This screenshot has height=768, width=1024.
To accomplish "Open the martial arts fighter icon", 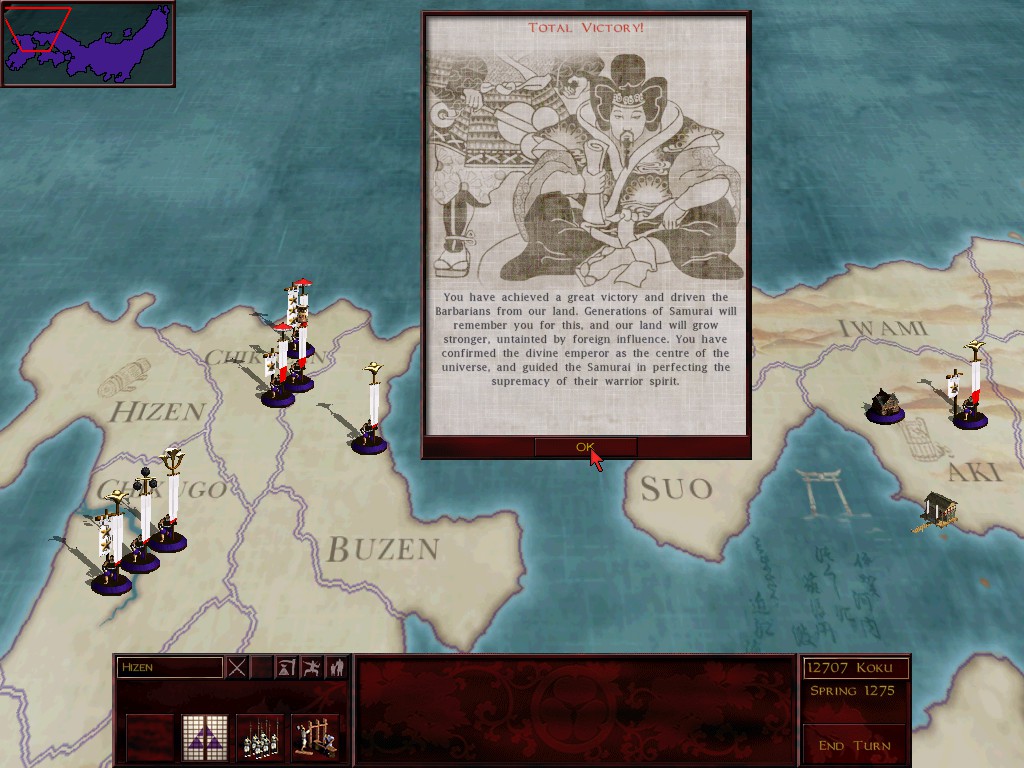I will coord(311,667).
